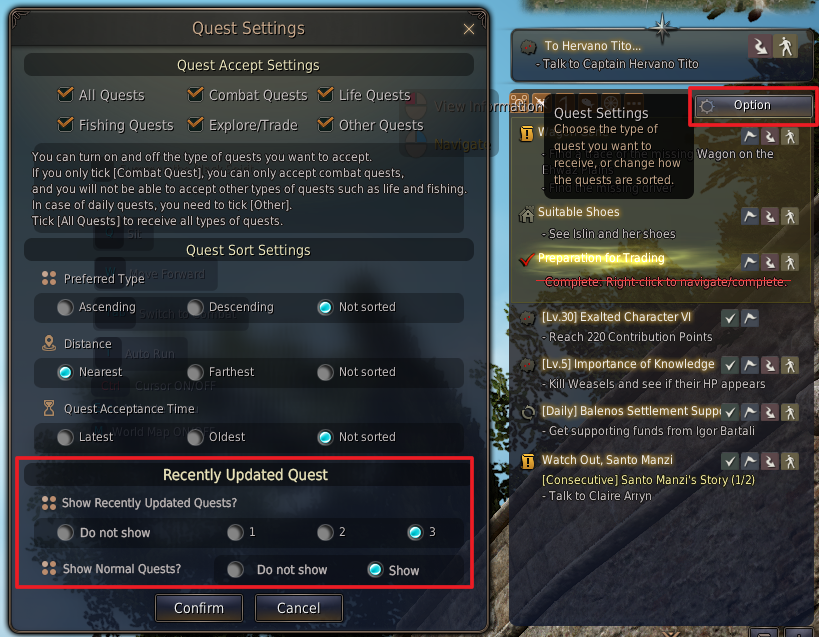Close the Quest Settings window
The width and height of the screenshot is (819, 637).
click(470, 30)
